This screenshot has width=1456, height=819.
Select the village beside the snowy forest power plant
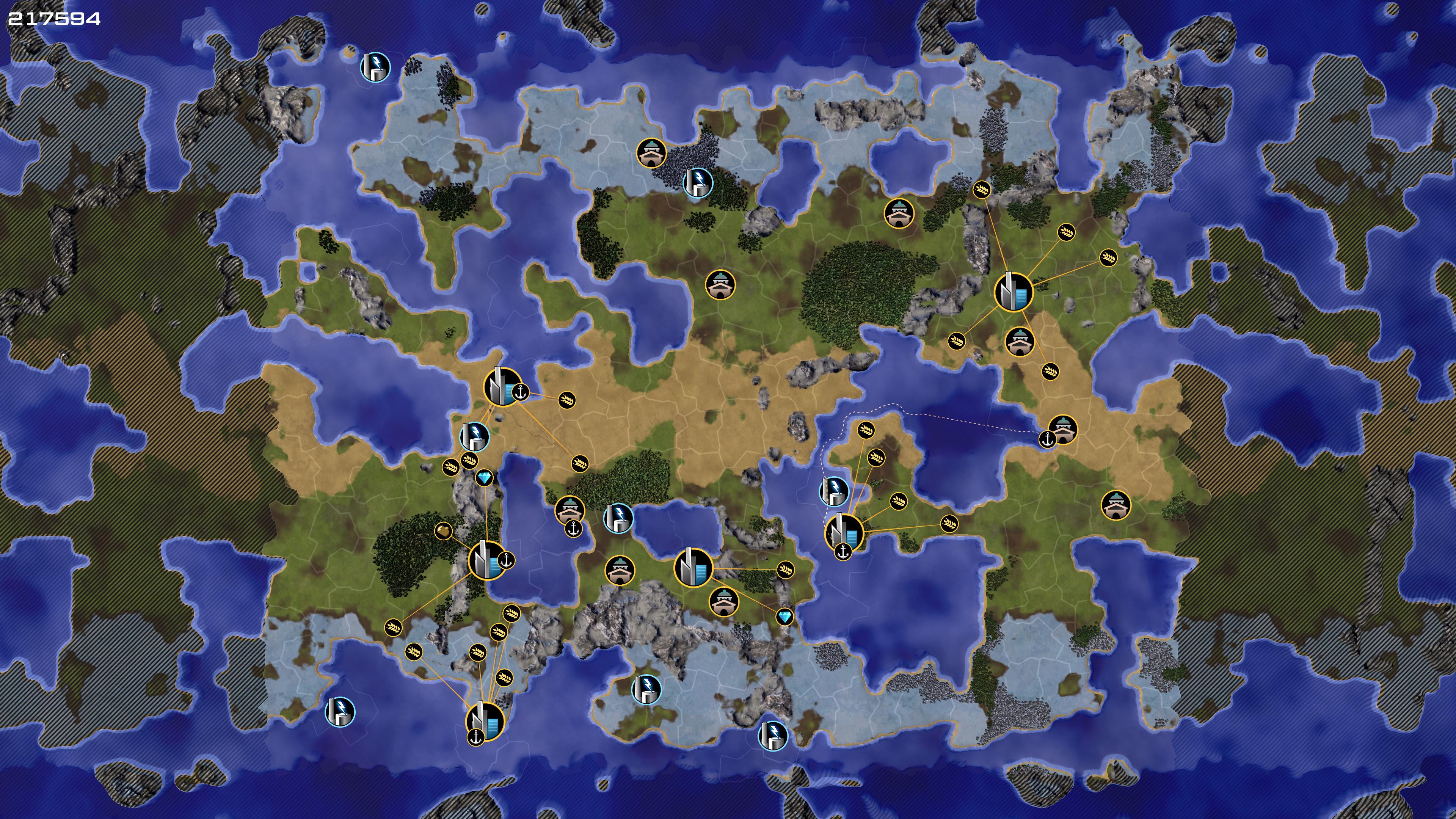click(651, 153)
